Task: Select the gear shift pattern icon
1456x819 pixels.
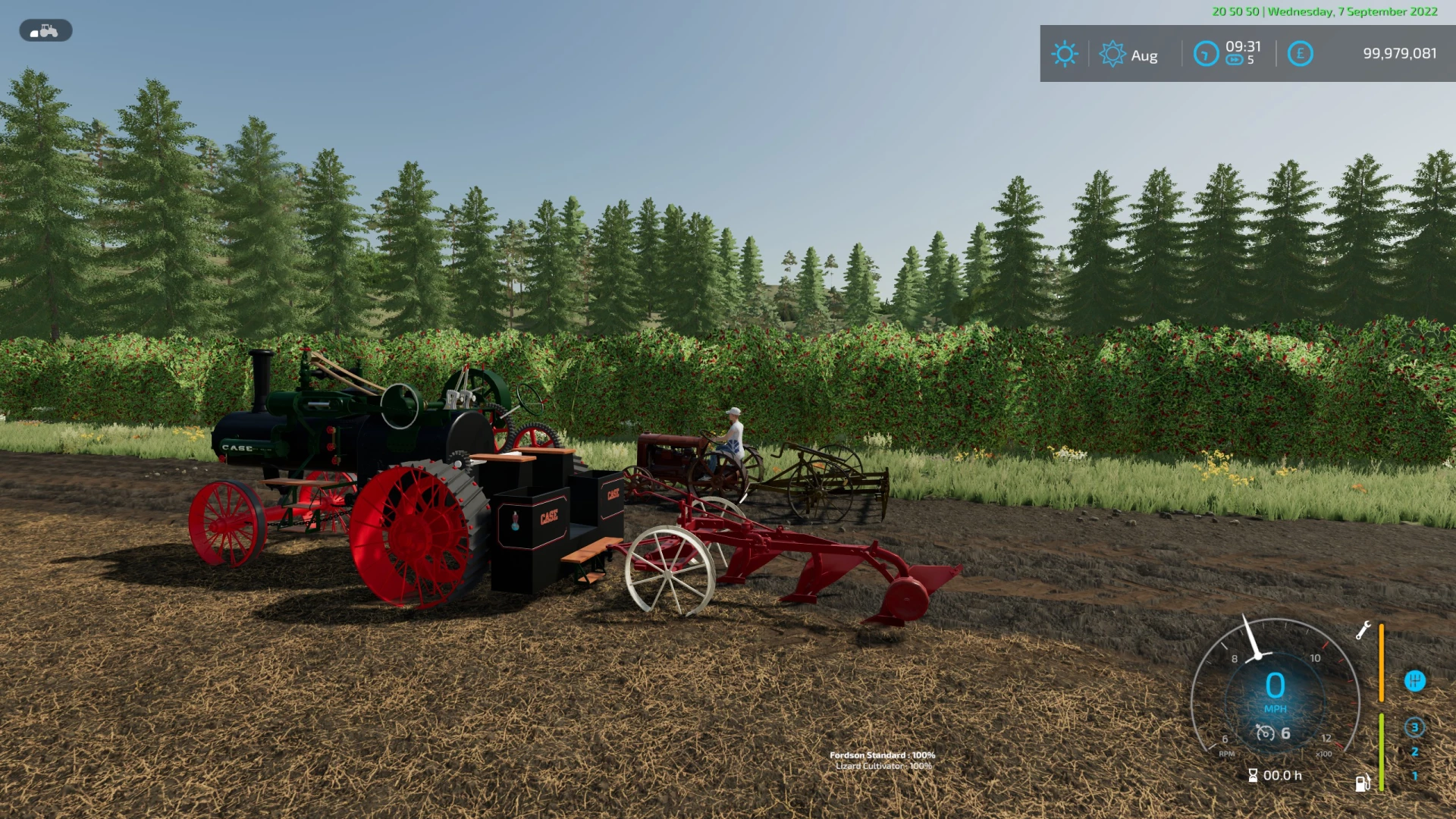Action: (1415, 682)
